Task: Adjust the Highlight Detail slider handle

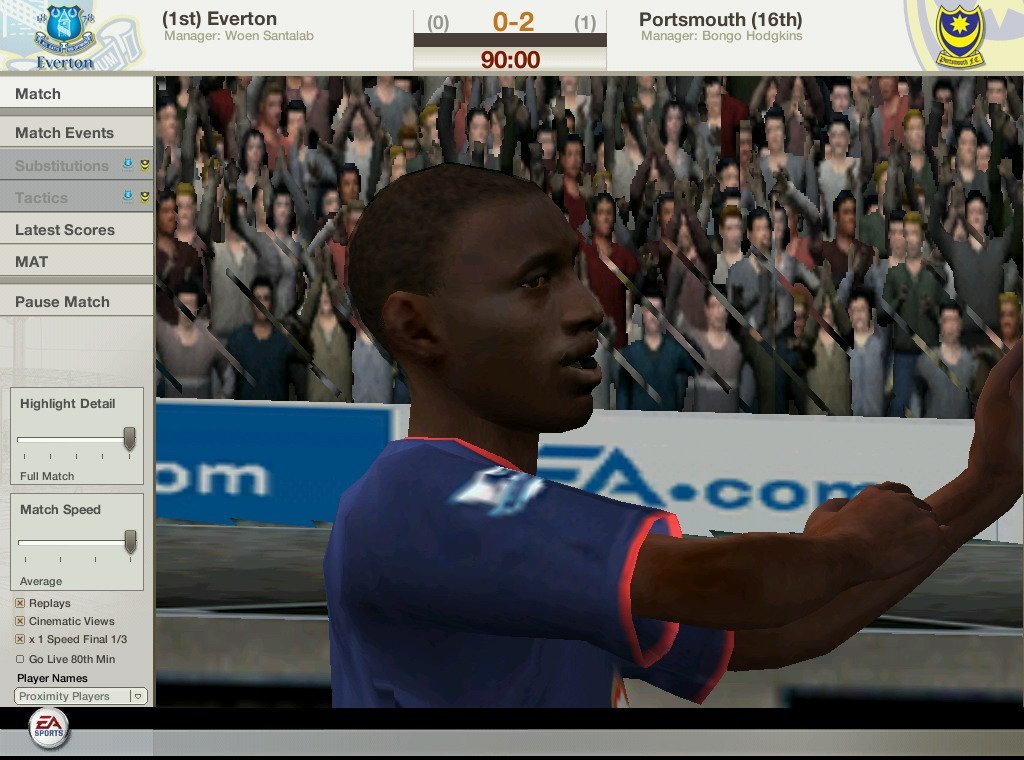Action: (129, 438)
